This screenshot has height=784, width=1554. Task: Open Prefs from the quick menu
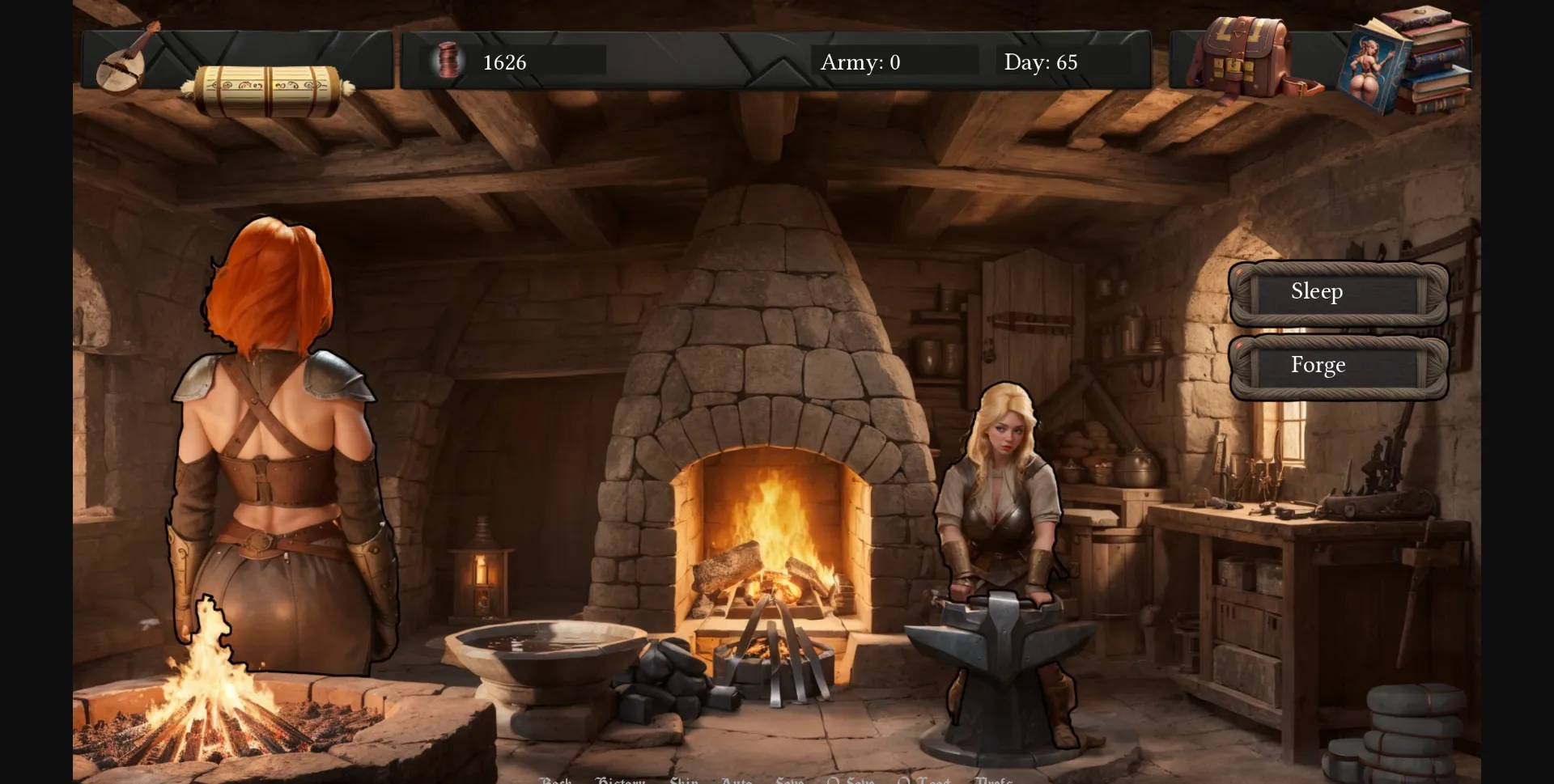tap(996, 780)
